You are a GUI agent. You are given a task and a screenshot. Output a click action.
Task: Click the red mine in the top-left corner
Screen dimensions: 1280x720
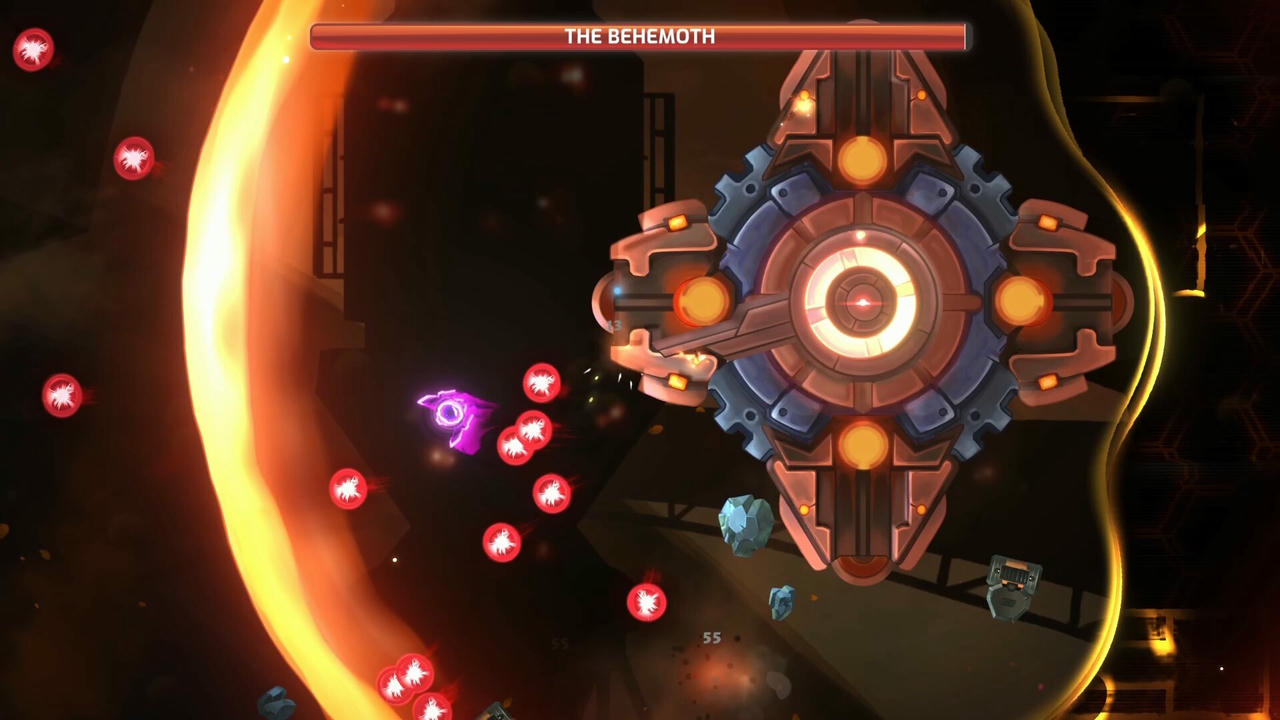coord(33,50)
